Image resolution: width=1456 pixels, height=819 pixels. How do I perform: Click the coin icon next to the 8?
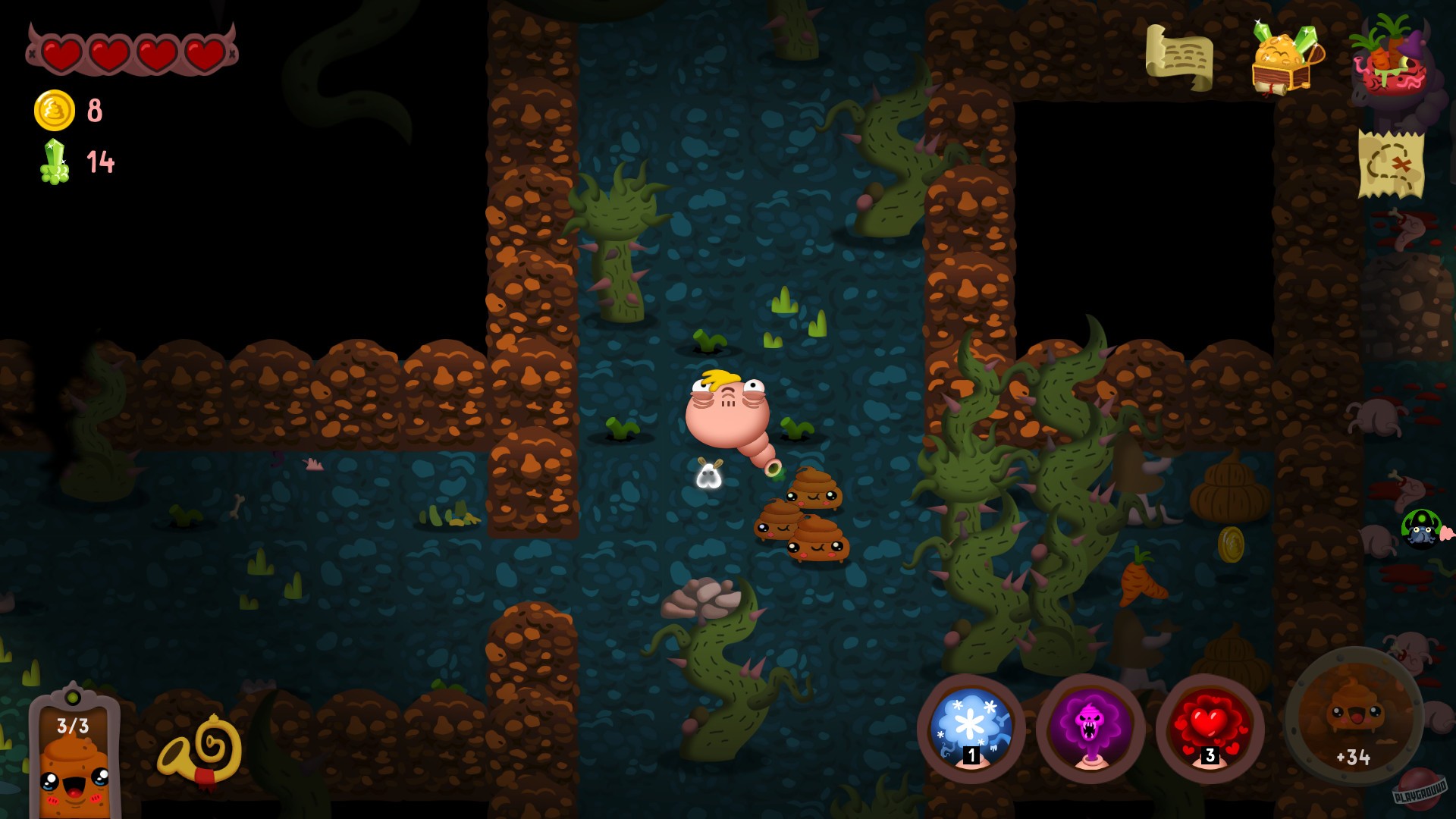pos(53,111)
